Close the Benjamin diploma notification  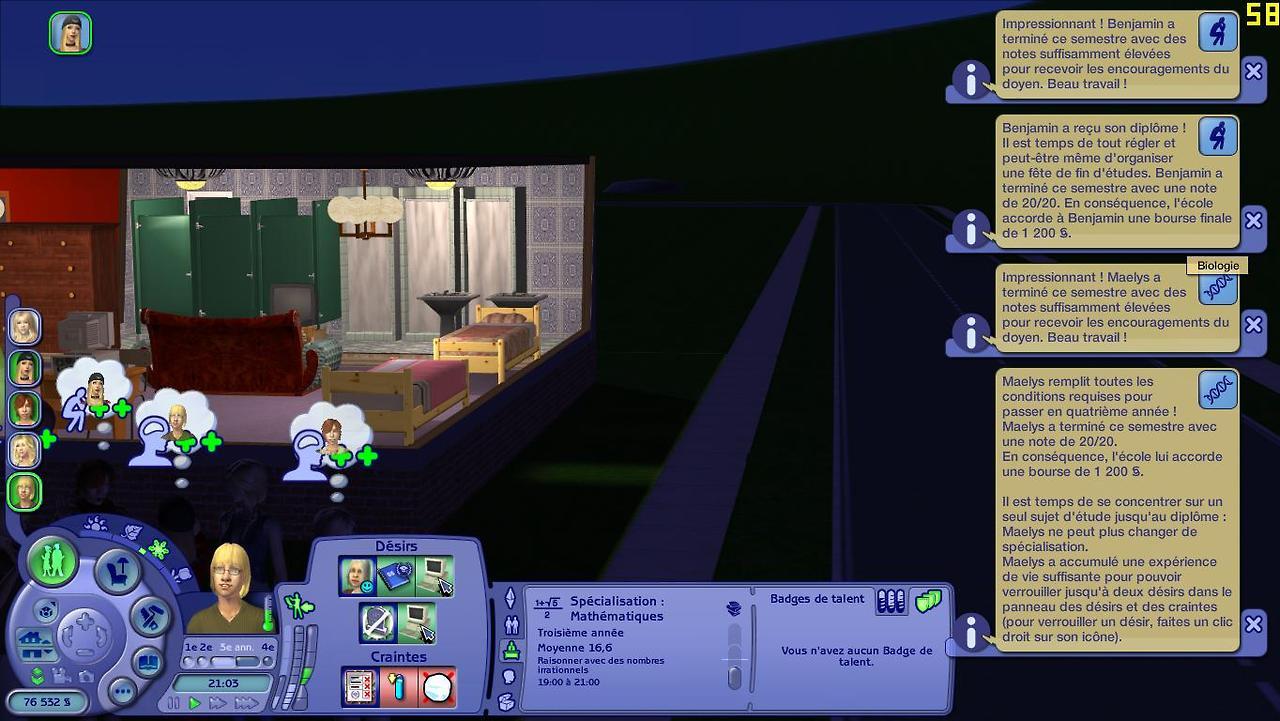point(1253,220)
